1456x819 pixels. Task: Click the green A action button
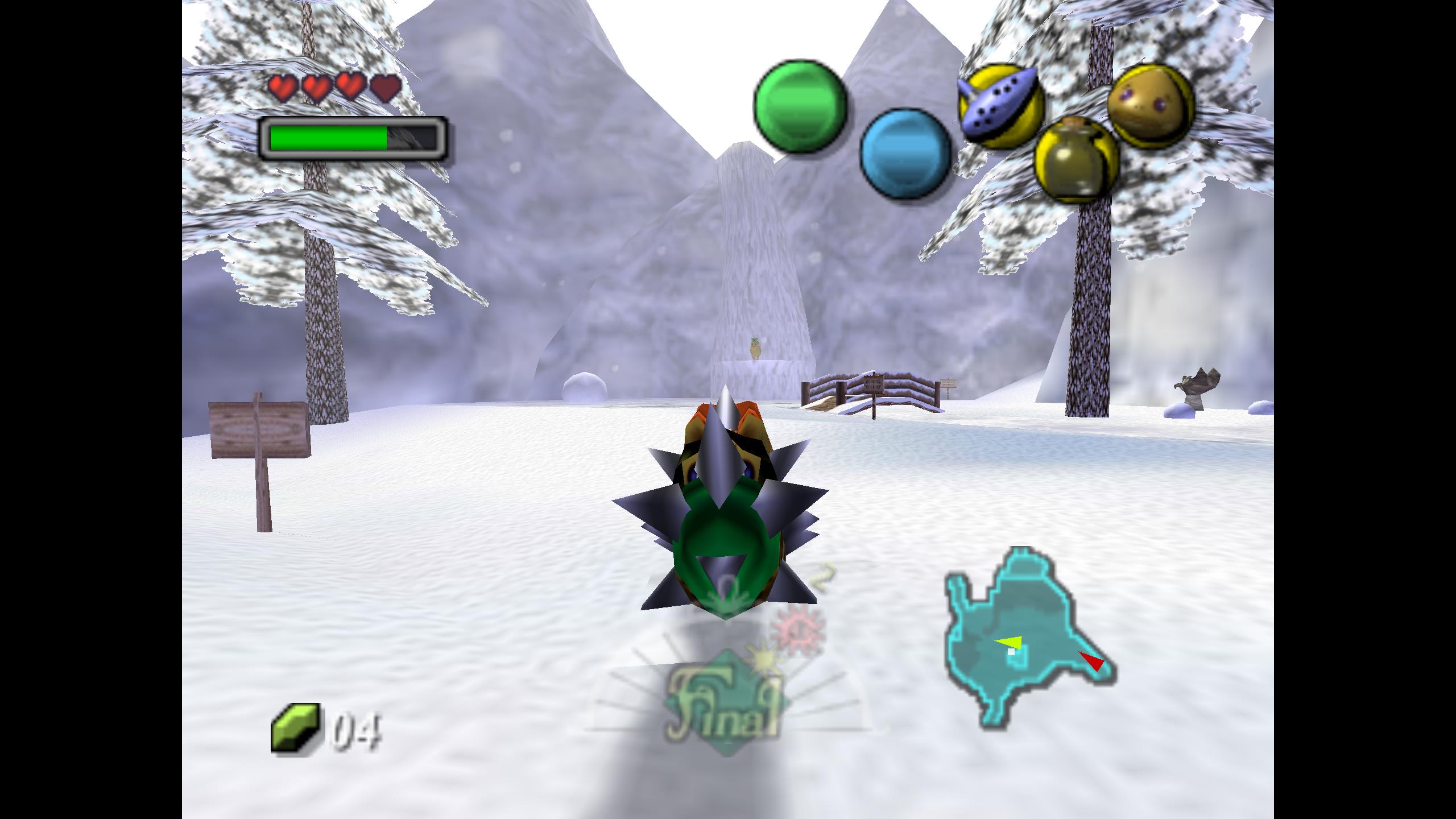pyautogui.click(x=800, y=106)
